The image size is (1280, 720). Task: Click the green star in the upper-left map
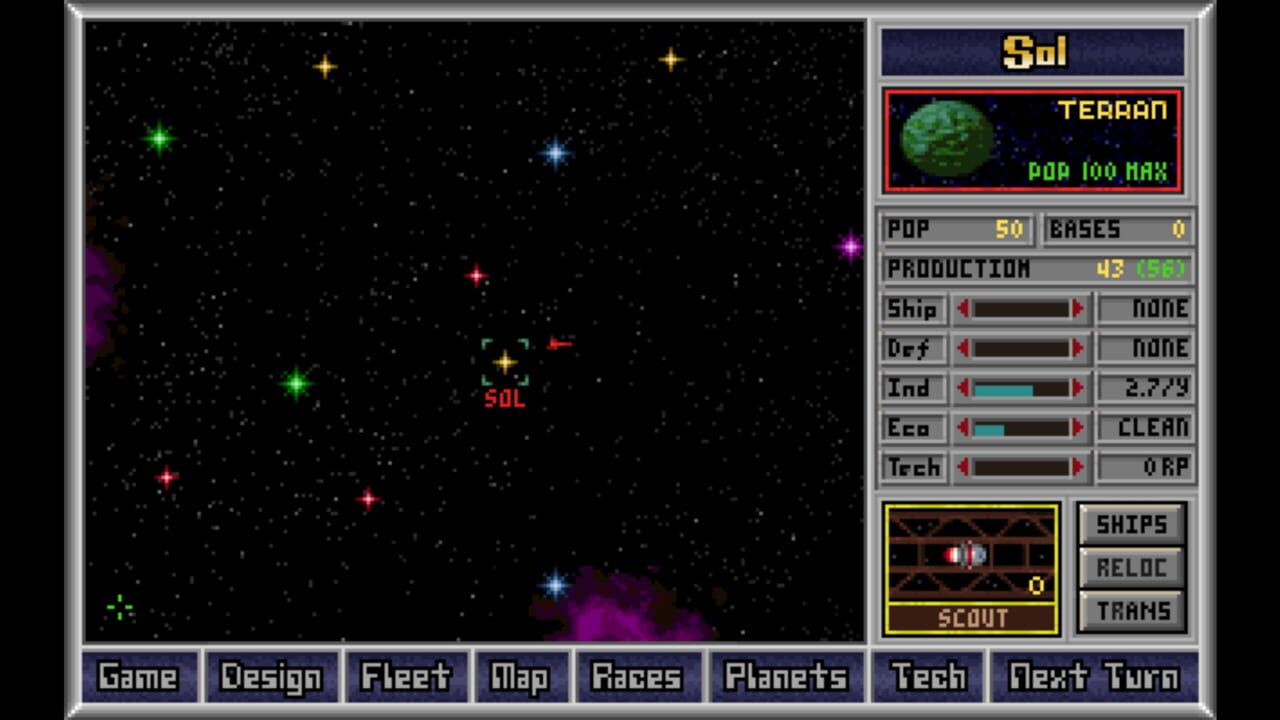pos(160,138)
